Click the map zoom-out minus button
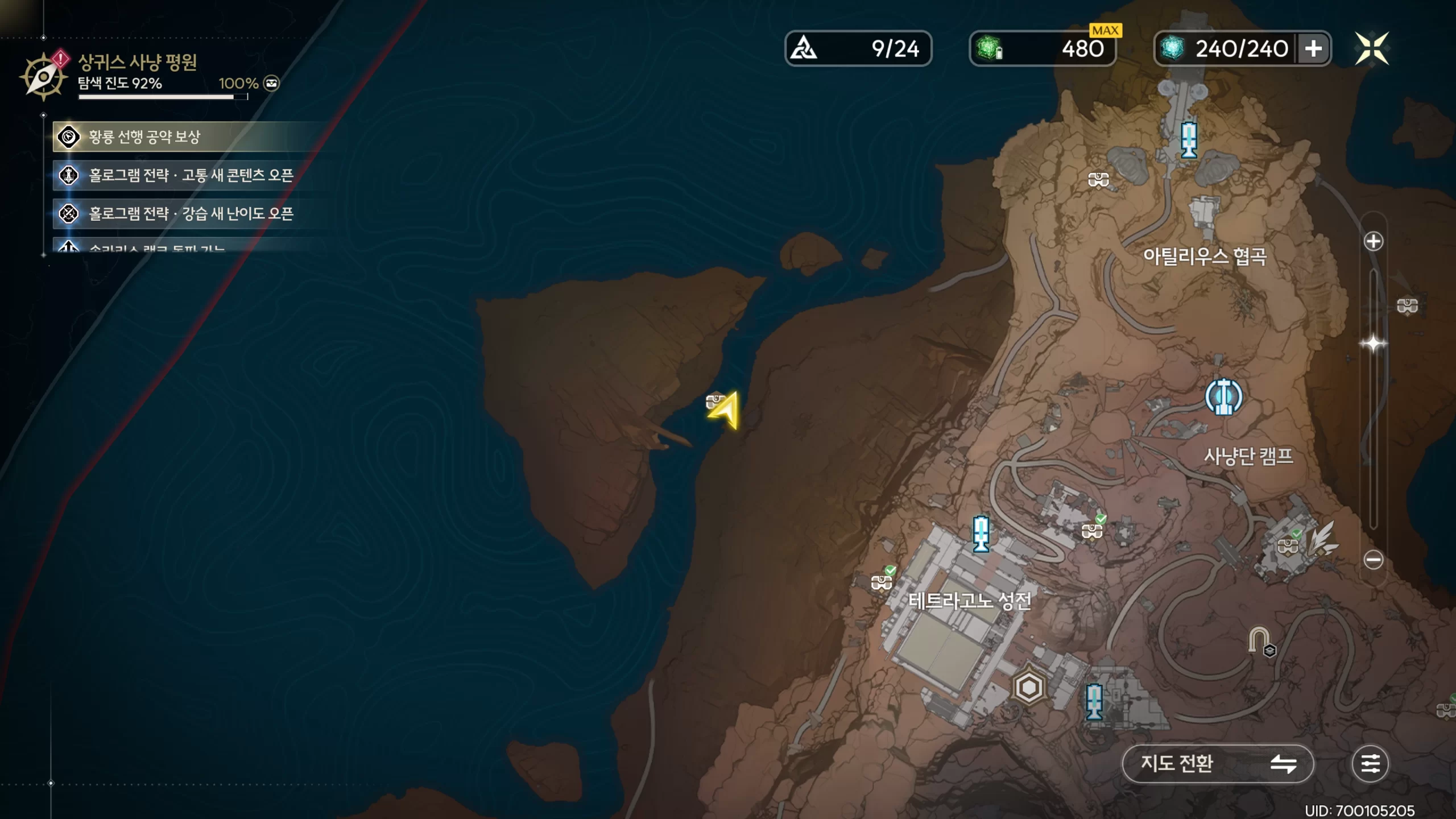Image resolution: width=1456 pixels, height=819 pixels. 1374,560
